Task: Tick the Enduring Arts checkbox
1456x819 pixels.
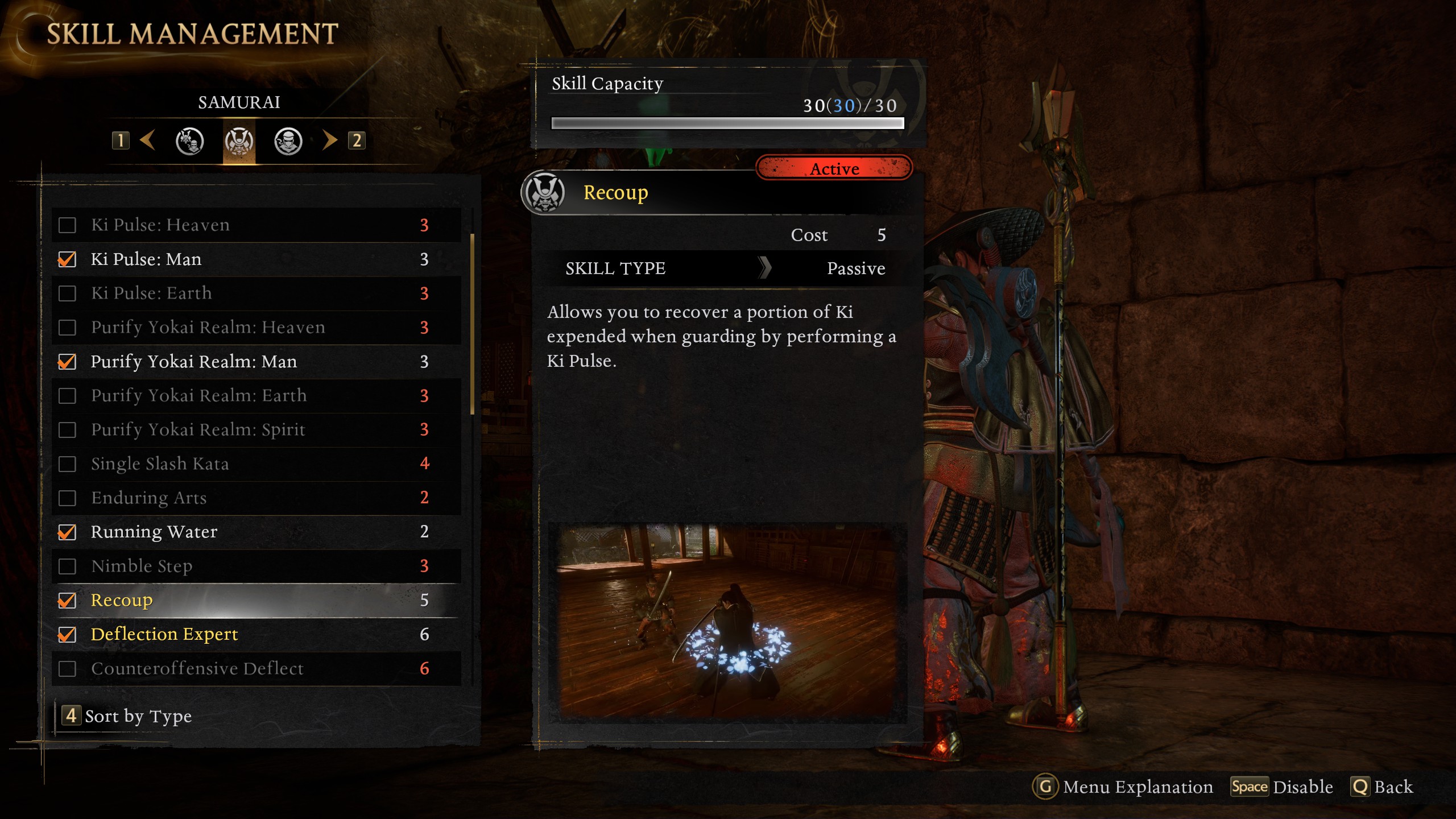Action: coord(67,498)
